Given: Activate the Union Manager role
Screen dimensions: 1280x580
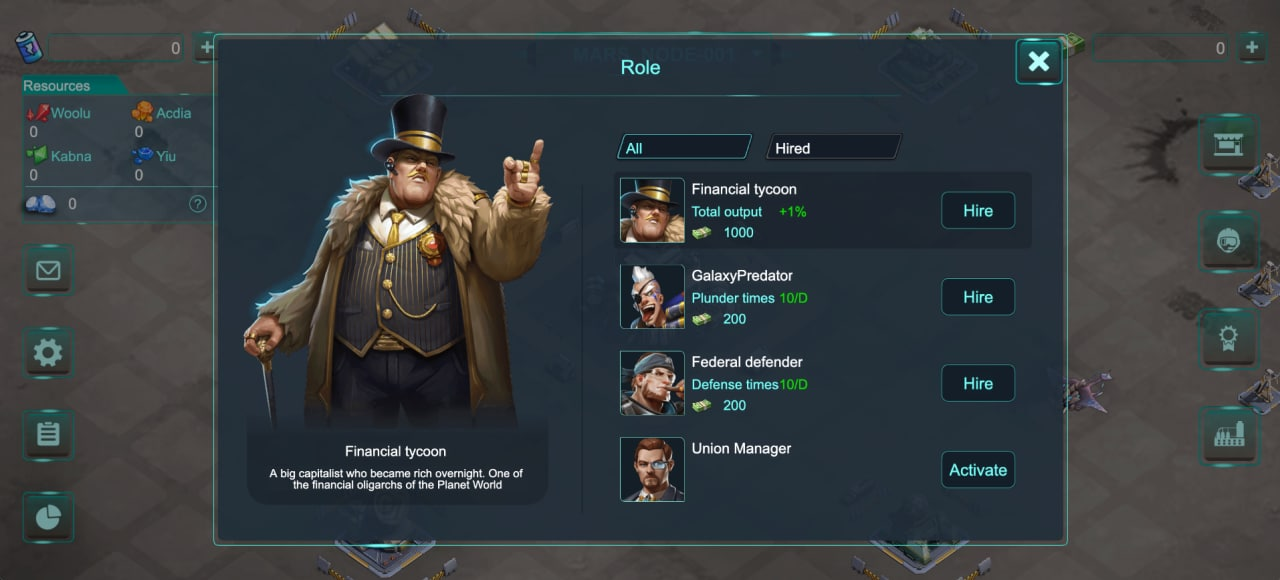Looking at the screenshot, I should [x=977, y=470].
